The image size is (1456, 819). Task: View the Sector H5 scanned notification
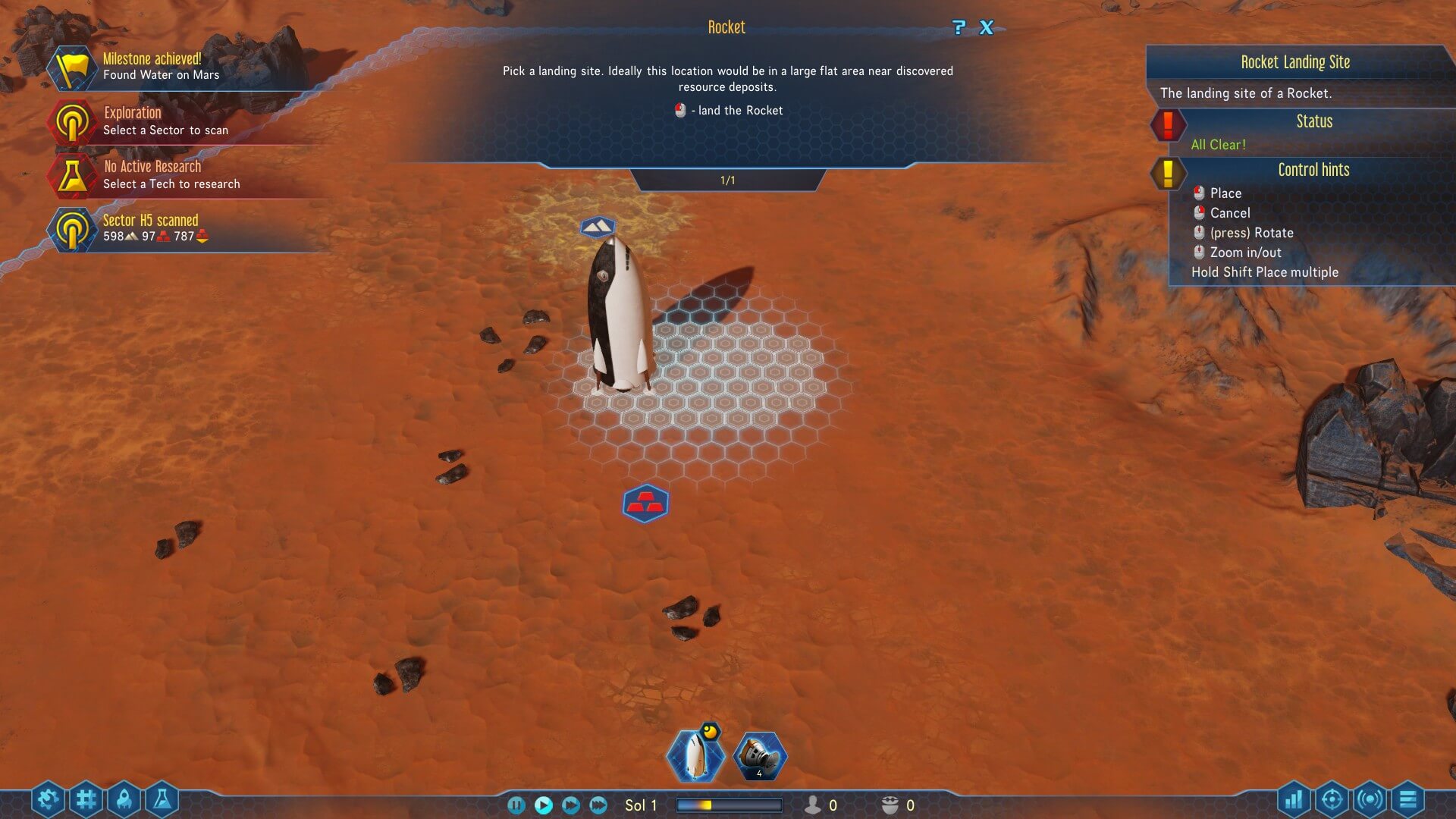(150, 228)
